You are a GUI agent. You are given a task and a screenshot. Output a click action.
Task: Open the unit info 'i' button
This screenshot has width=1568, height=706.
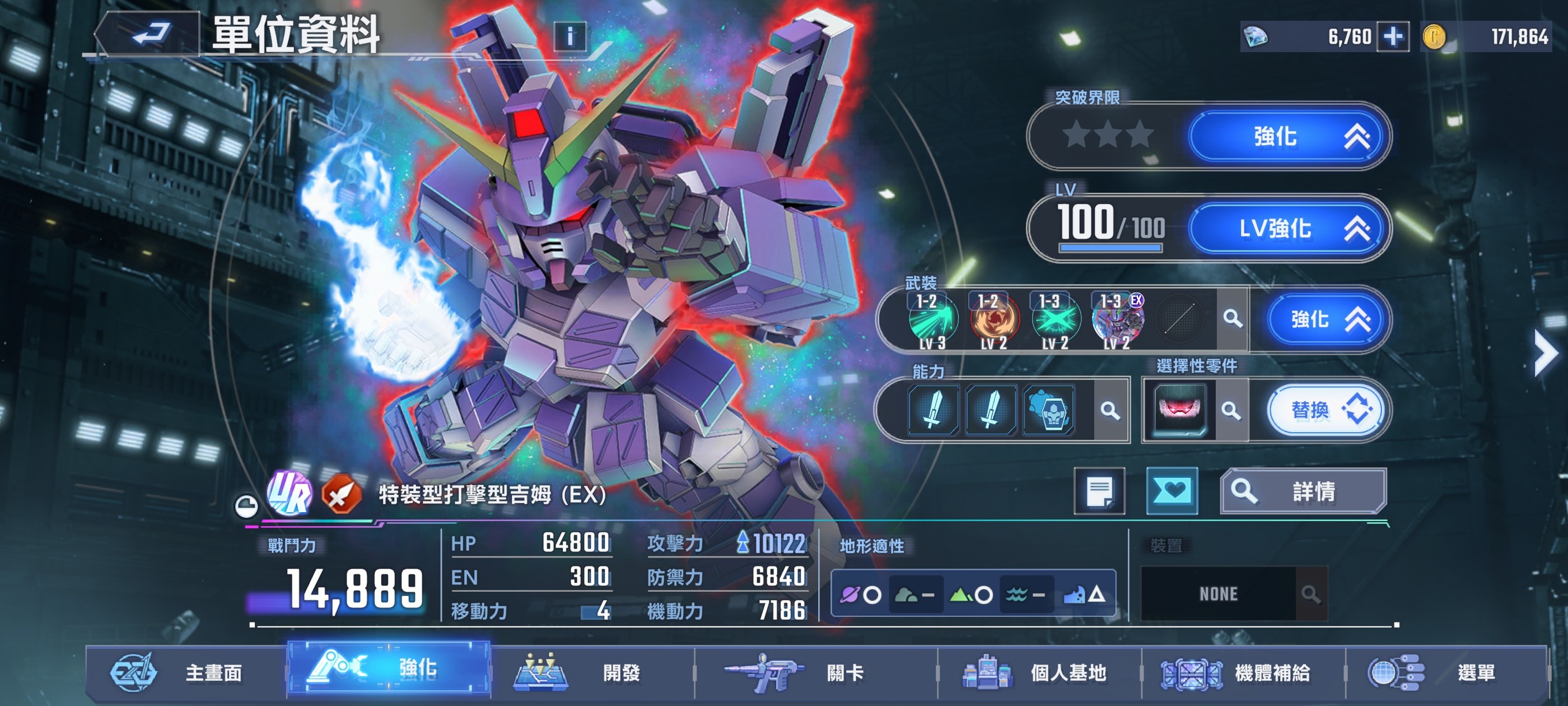pyautogui.click(x=570, y=36)
